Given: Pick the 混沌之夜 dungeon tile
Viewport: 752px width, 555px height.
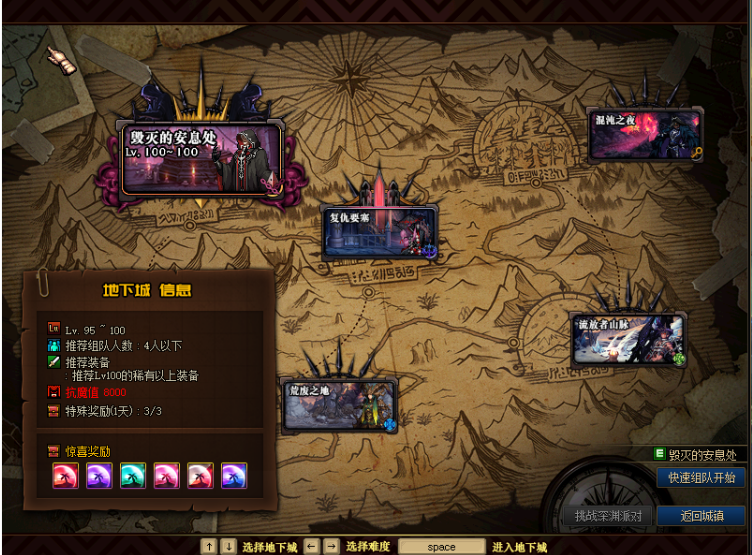Looking at the screenshot, I should pyautogui.click(x=644, y=135).
